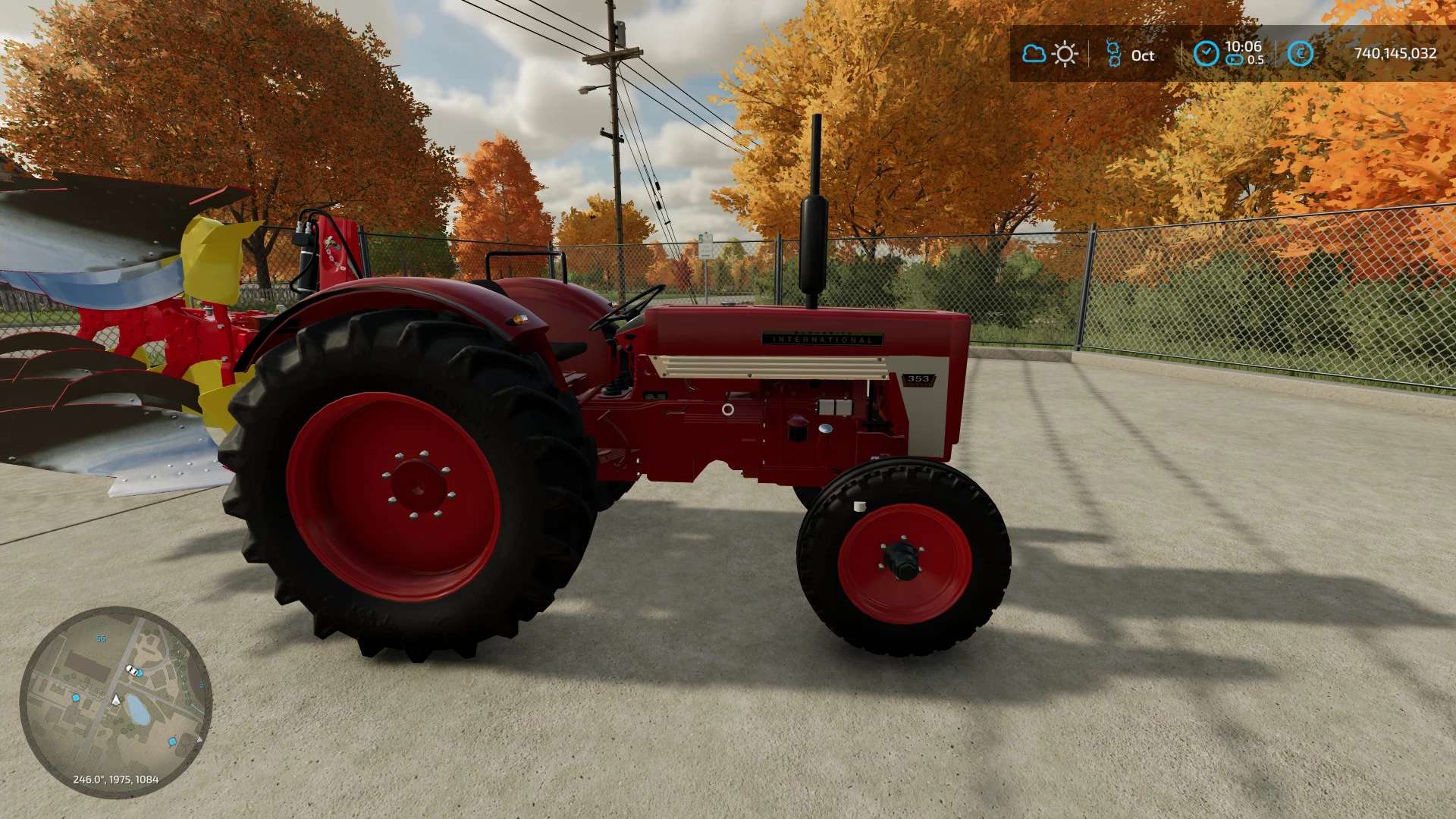Click the October season calendar icon
Viewport: 1456px width, 819px height.
1113,54
